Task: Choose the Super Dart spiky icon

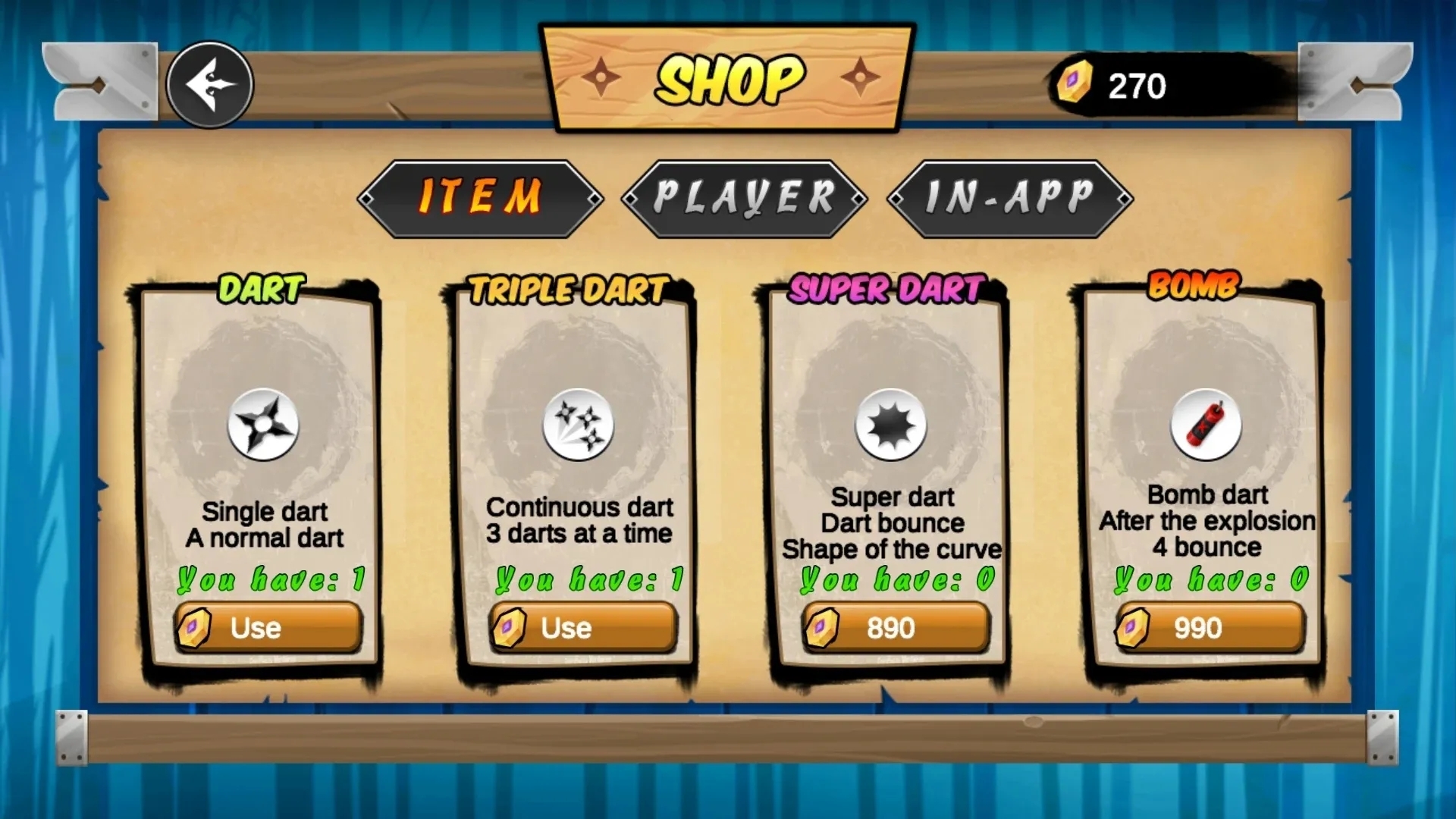Action: (891, 425)
